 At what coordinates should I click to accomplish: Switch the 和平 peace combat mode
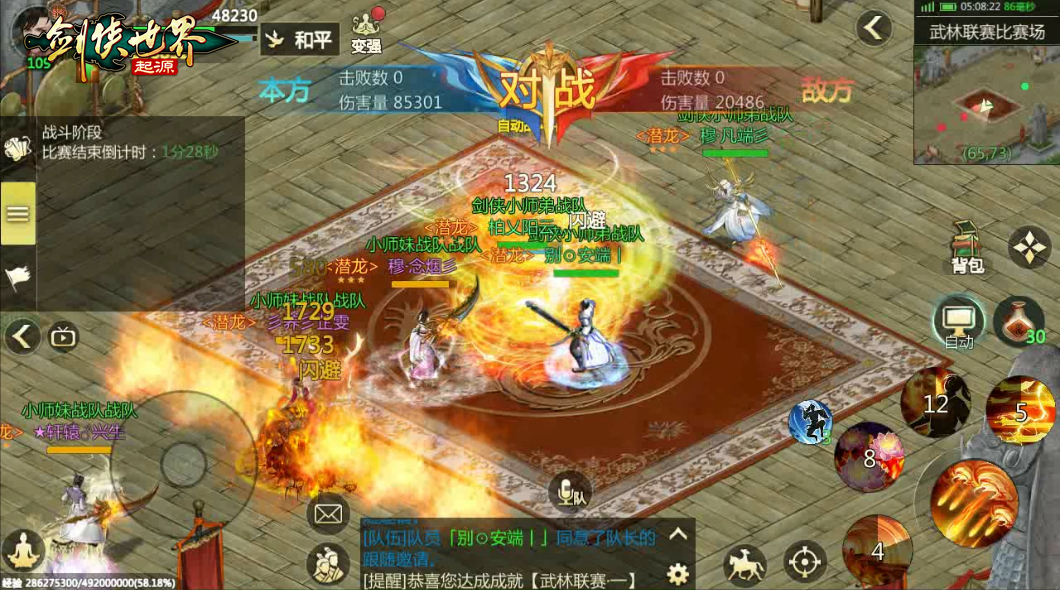pos(302,41)
